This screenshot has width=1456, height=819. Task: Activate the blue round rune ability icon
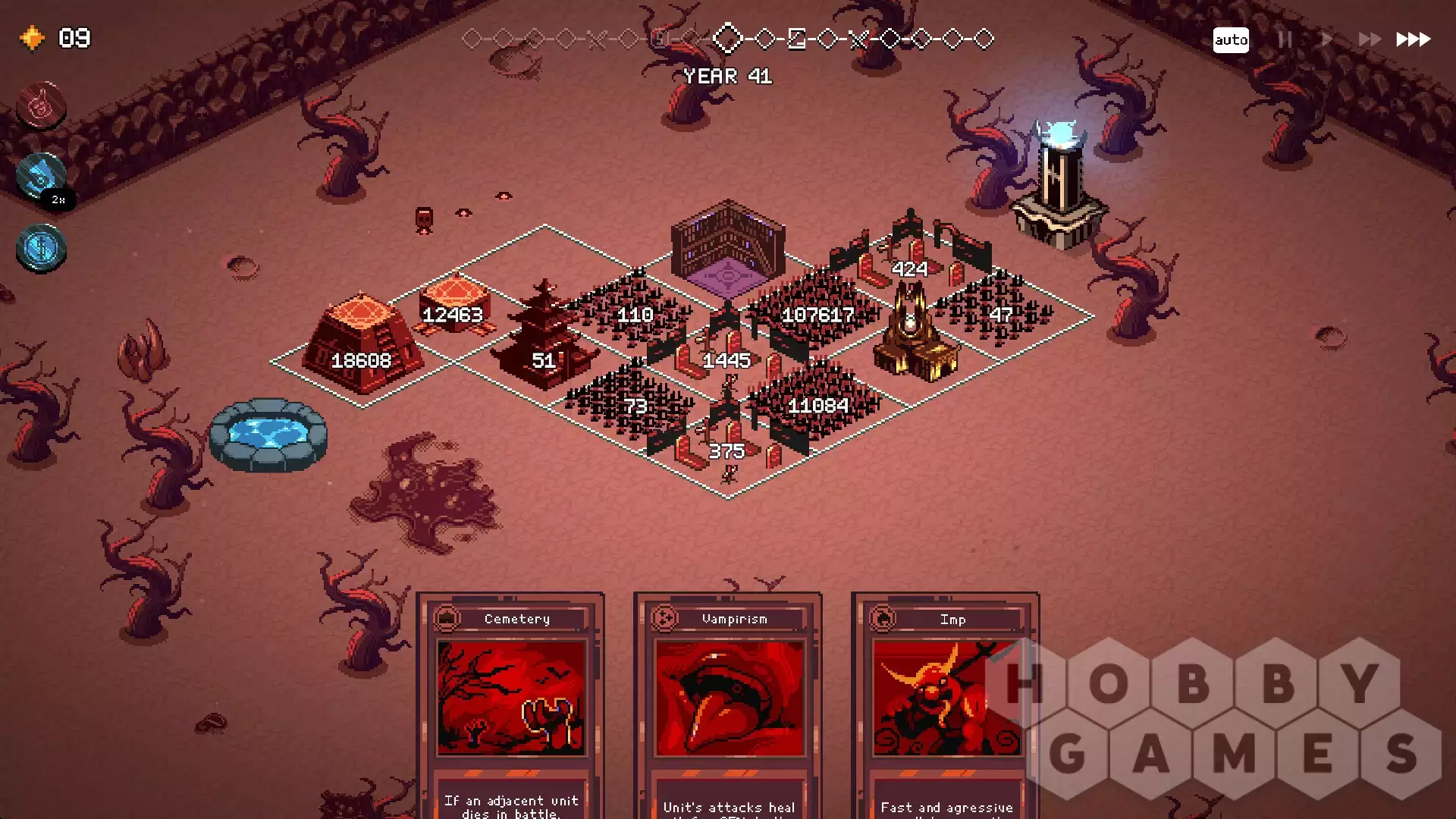pos(41,248)
